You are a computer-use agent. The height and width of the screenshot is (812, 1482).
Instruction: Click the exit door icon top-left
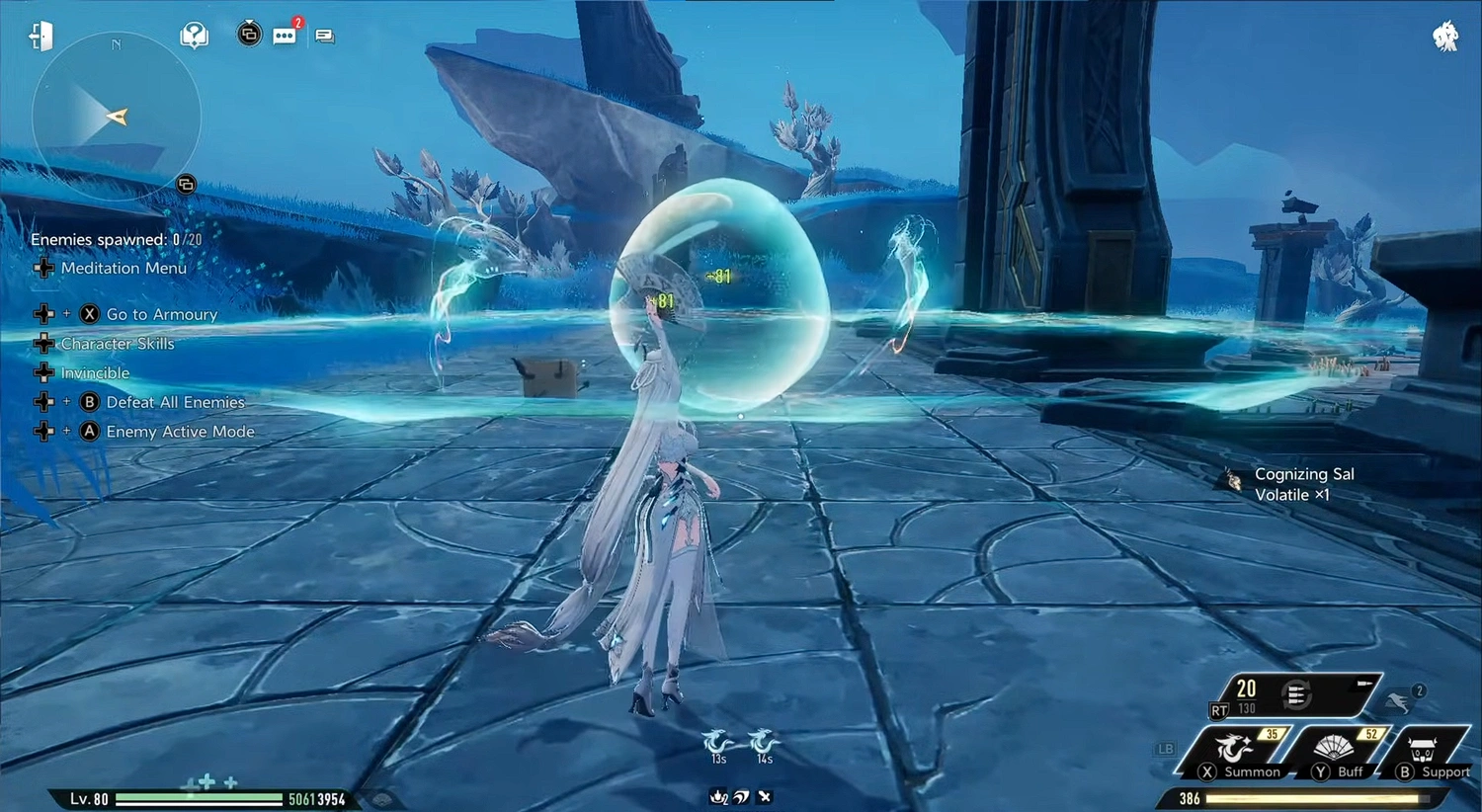click(40, 35)
